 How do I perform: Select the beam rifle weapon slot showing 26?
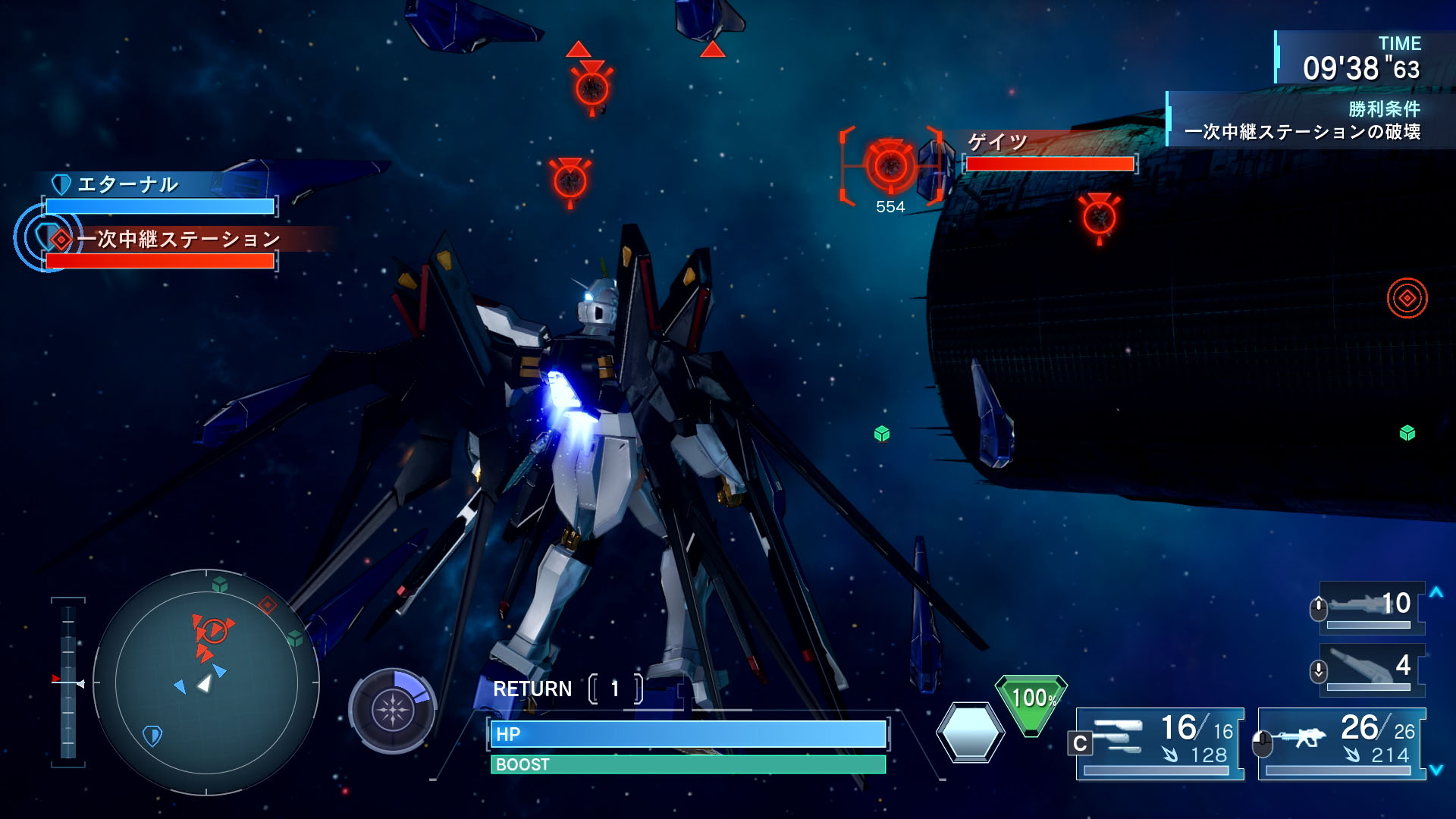(1341, 743)
